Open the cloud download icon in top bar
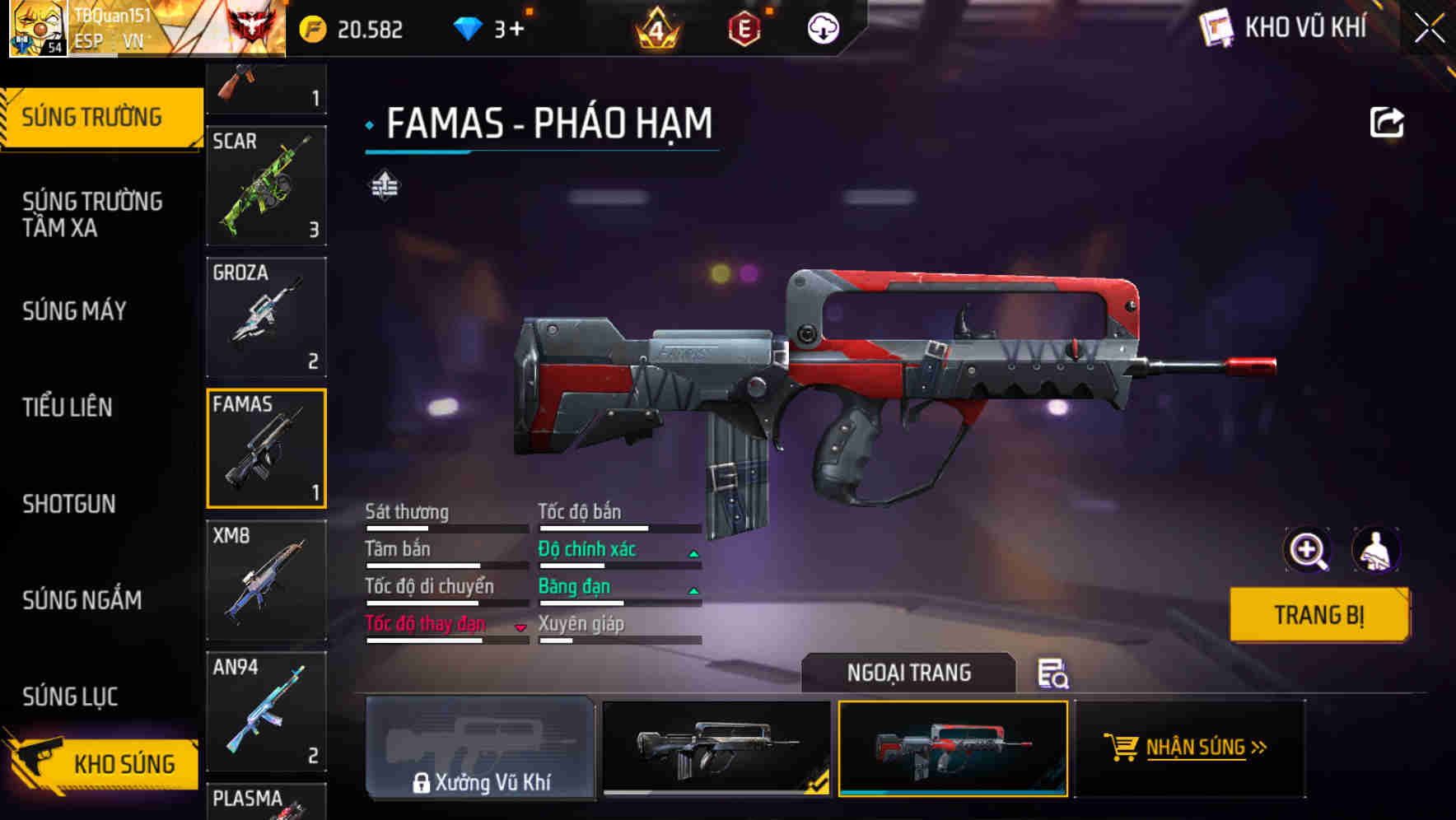 822,30
